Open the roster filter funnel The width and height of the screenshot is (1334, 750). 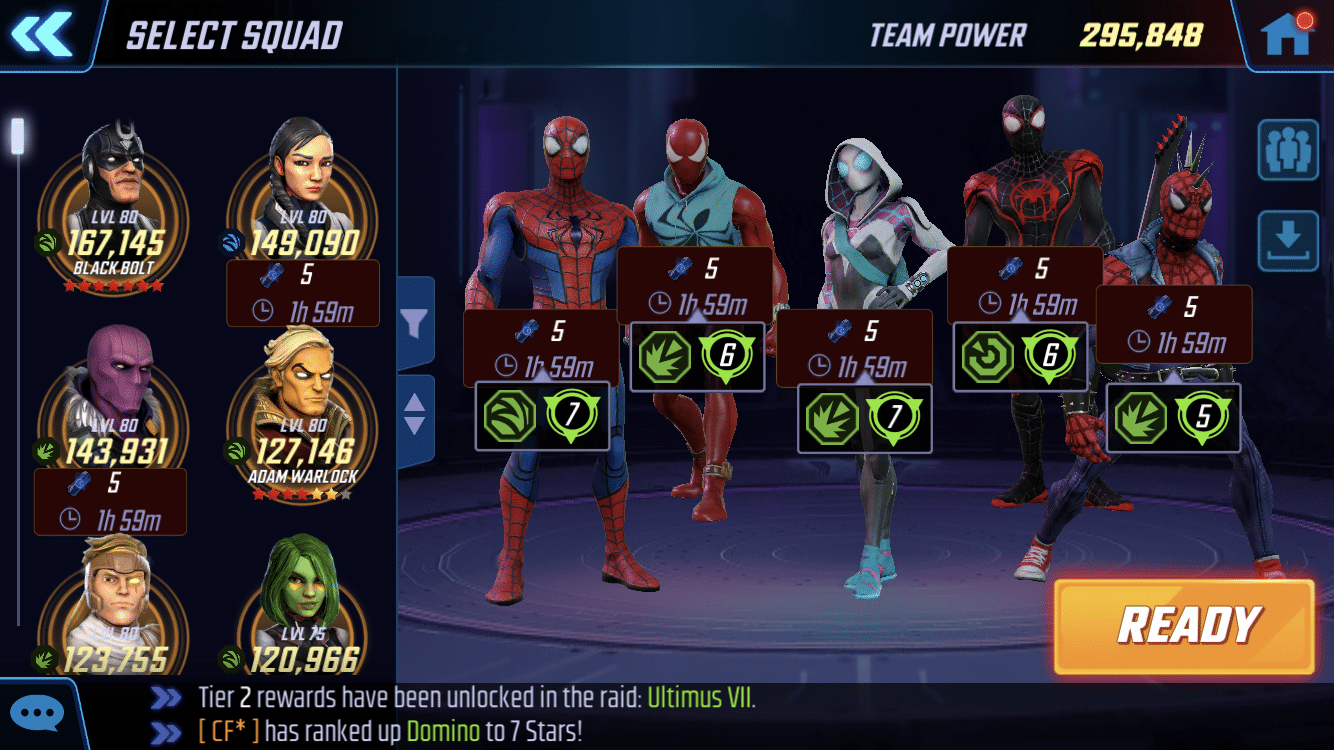tap(415, 322)
